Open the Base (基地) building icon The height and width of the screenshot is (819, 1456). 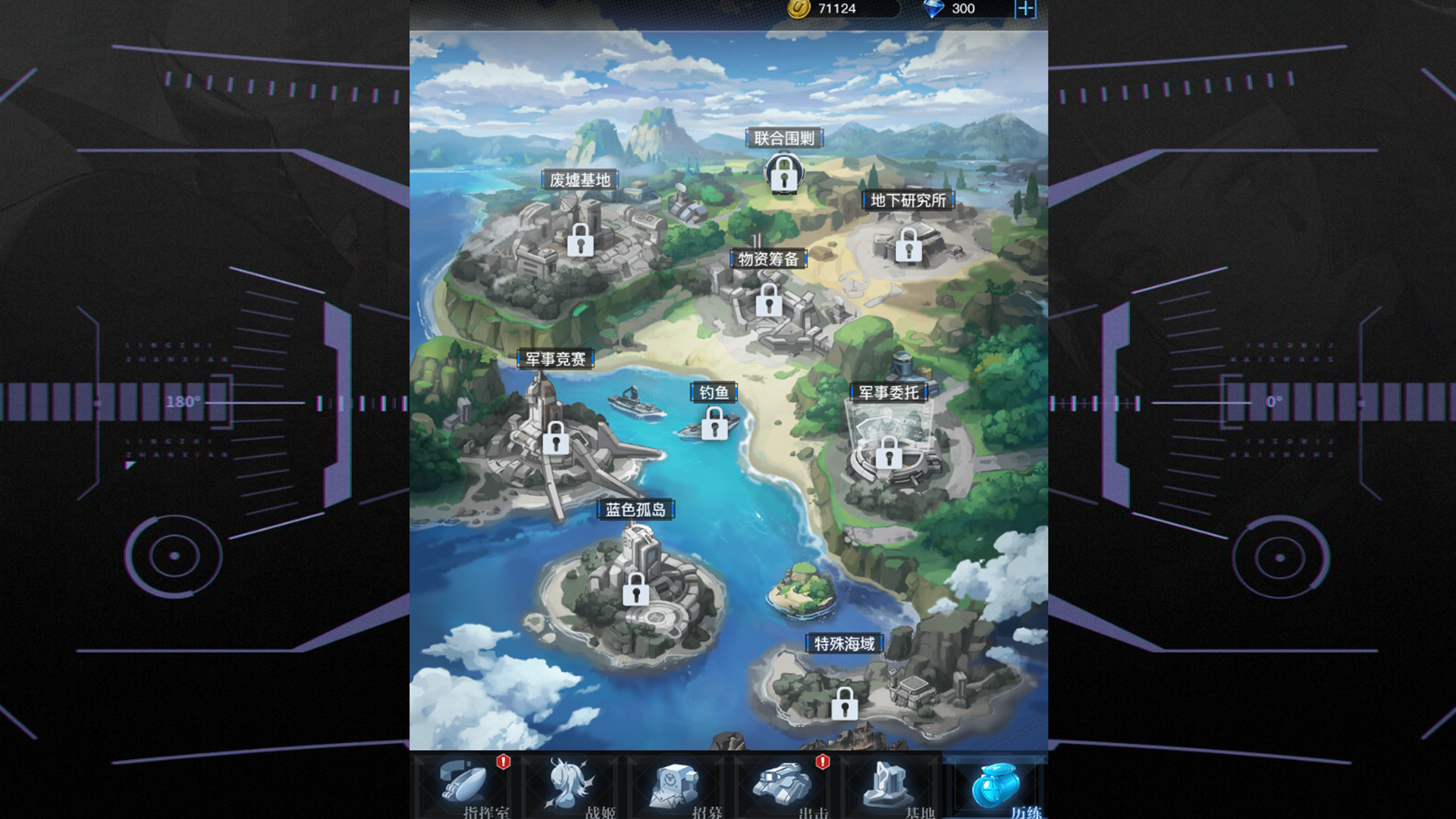886,783
